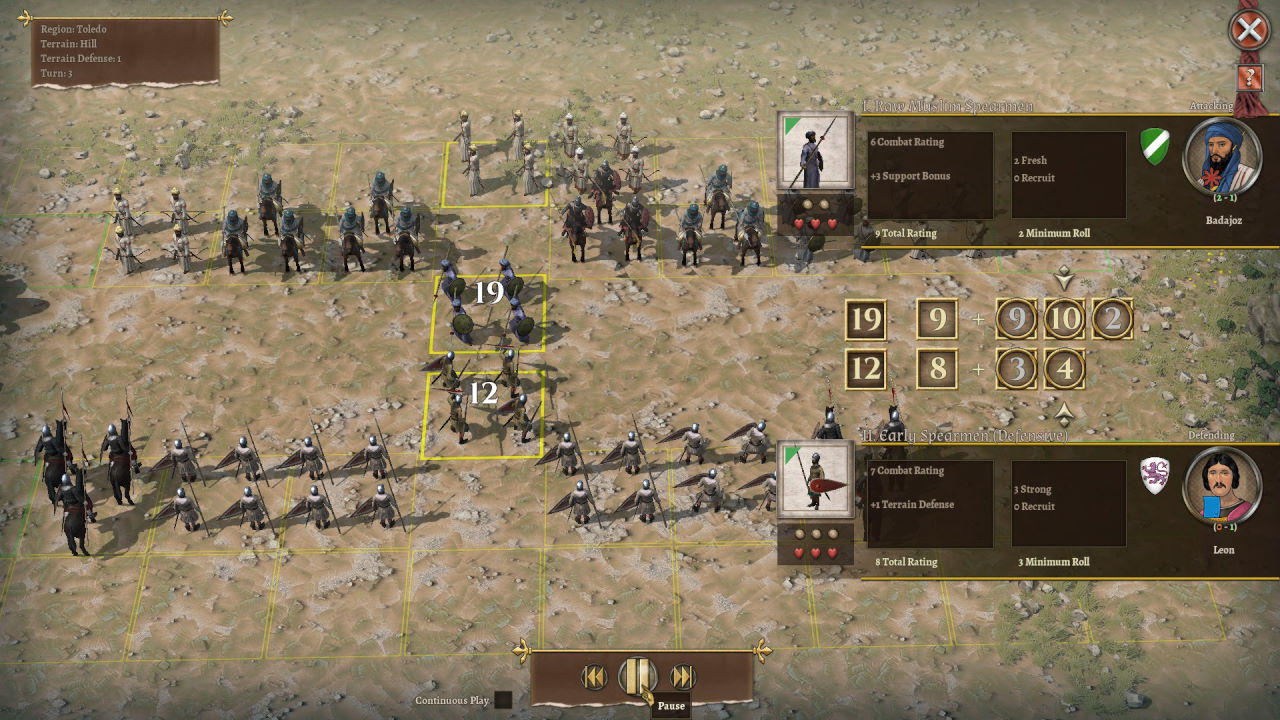Viewport: 1280px width, 720px height.
Task: Click the Leon lion crest shield
Action: (1155, 475)
